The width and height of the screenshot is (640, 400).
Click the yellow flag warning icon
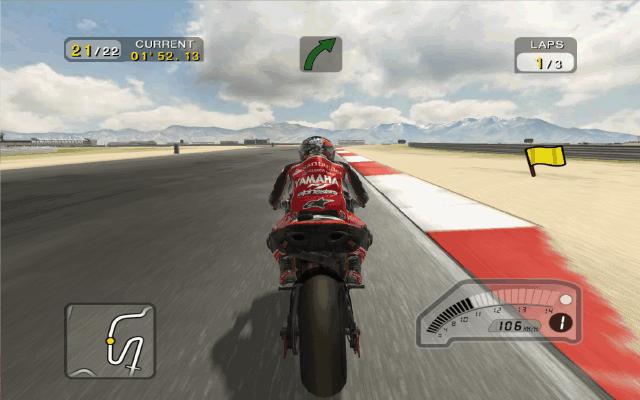tap(546, 157)
